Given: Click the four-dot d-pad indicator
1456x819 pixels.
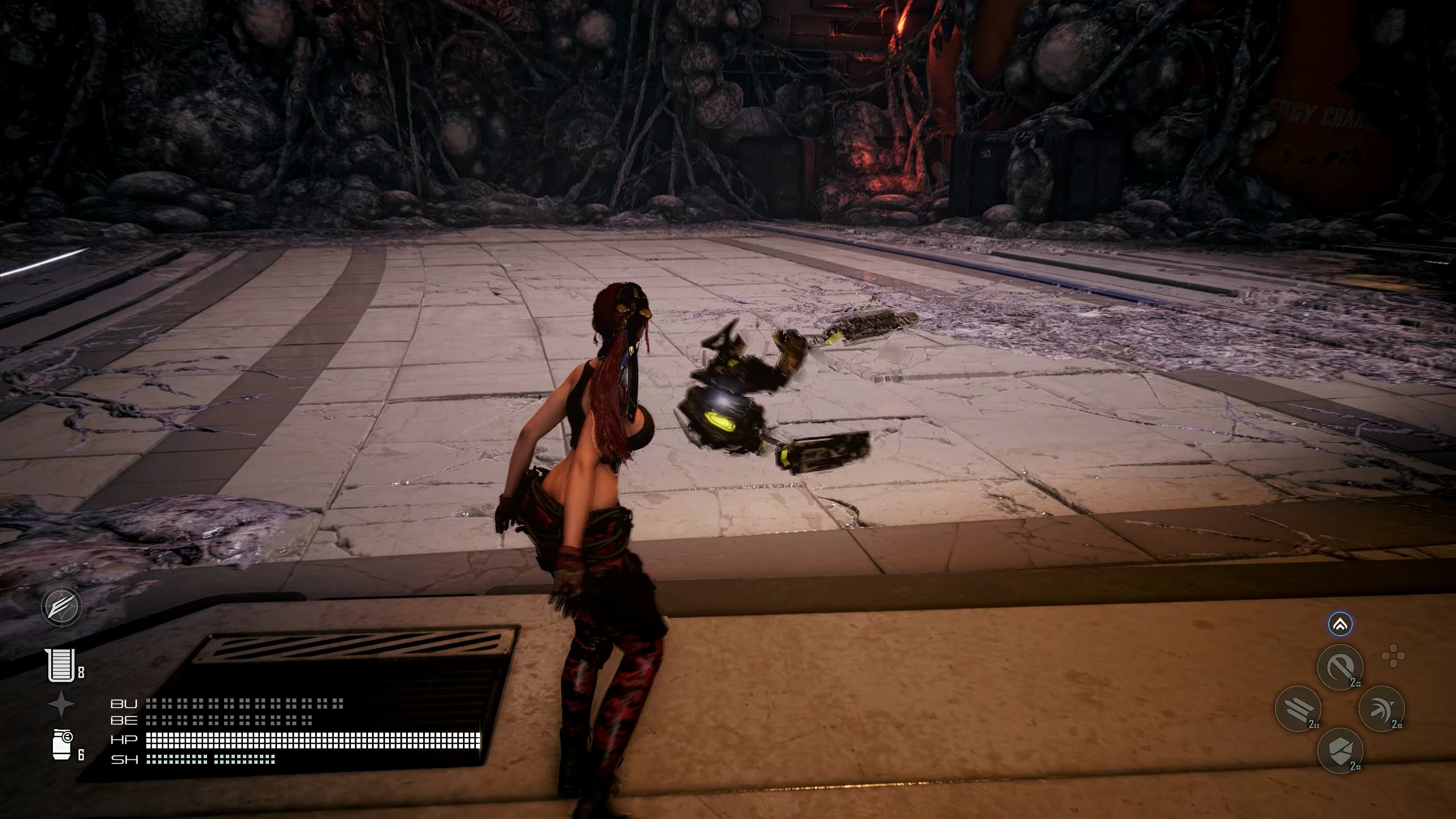Looking at the screenshot, I should [1393, 656].
